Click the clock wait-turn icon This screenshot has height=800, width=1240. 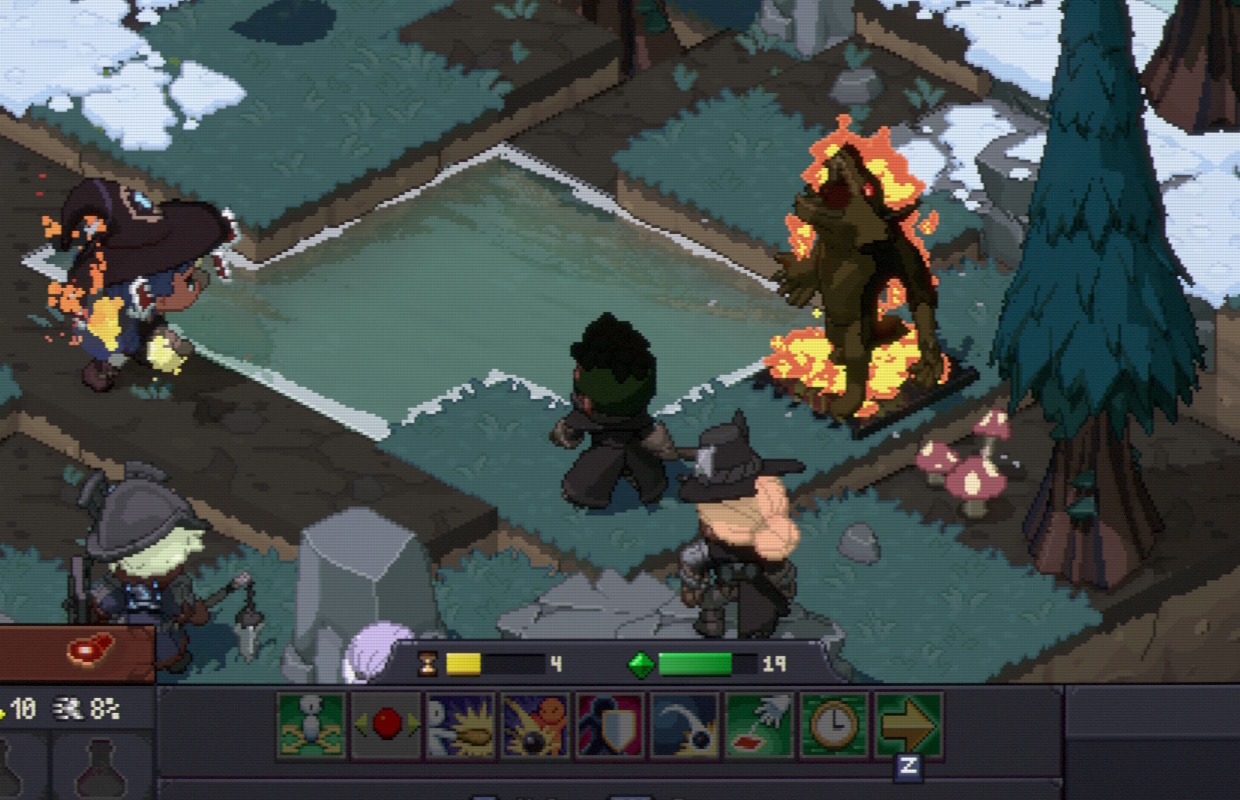coord(834,725)
